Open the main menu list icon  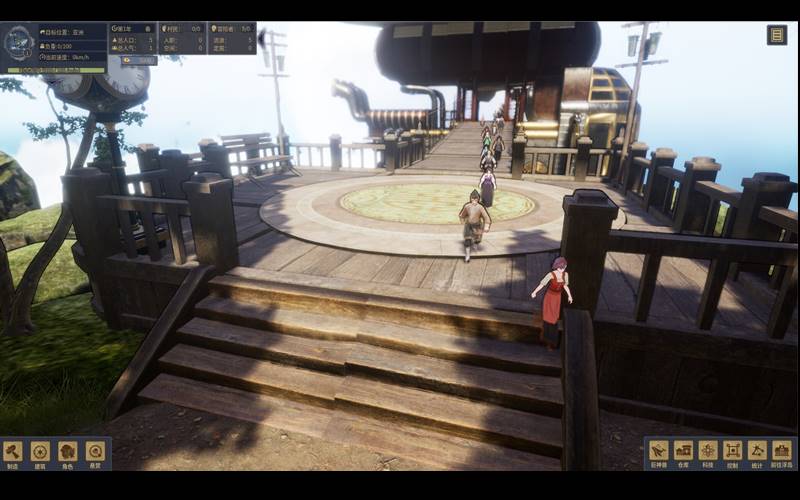(777, 35)
